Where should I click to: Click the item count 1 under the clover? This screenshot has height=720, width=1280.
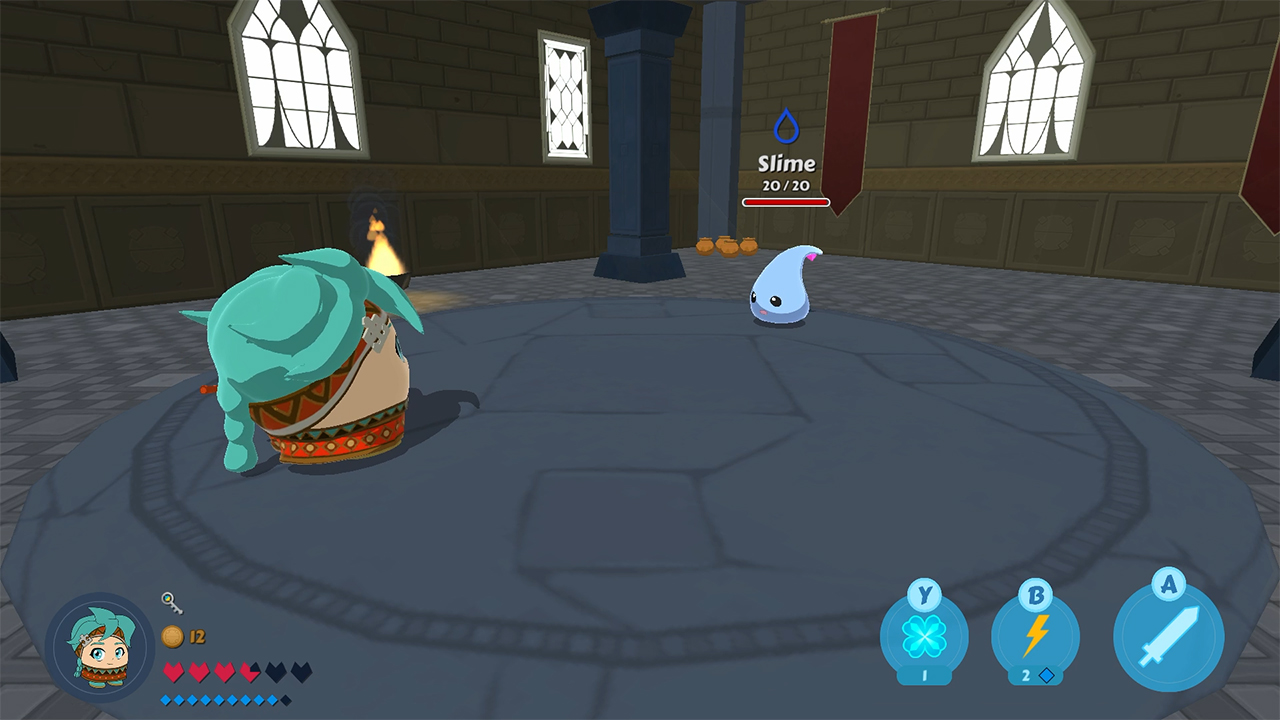point(924,676)
